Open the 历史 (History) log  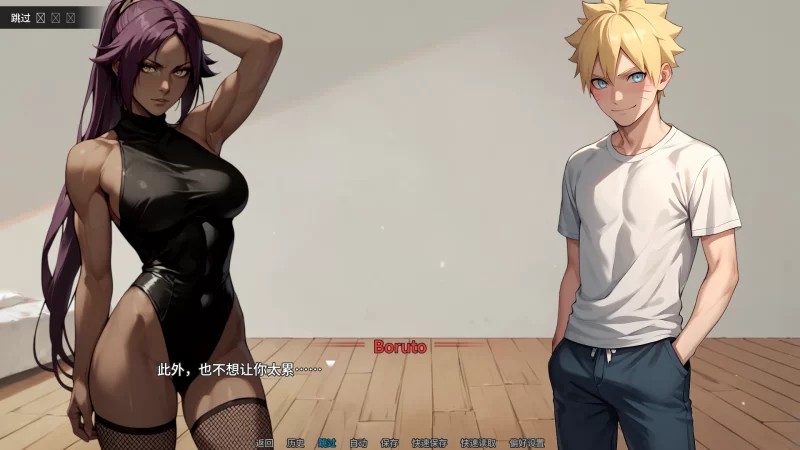pos(295,442)
